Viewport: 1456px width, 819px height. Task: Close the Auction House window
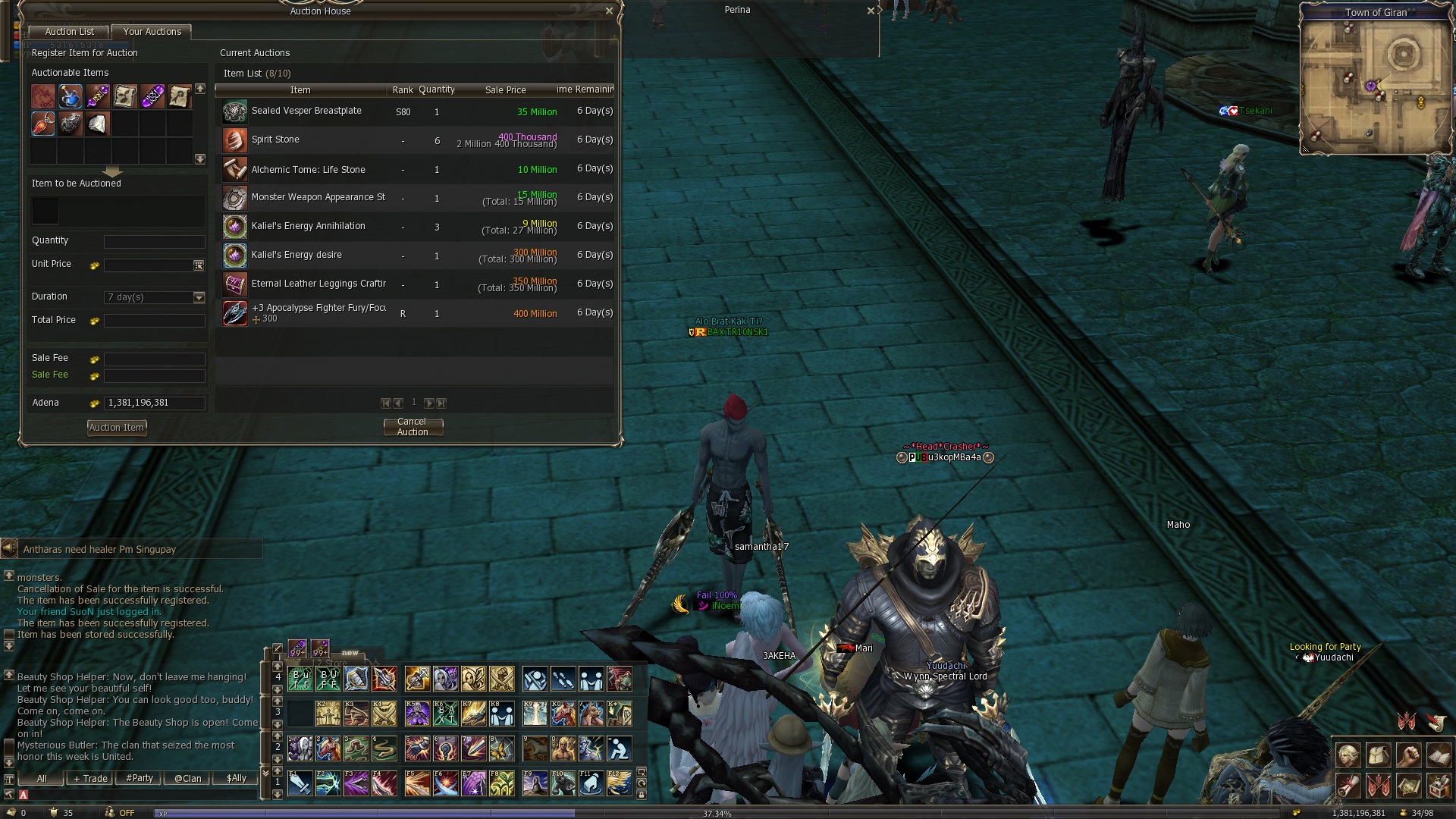[x=609, y=11]
